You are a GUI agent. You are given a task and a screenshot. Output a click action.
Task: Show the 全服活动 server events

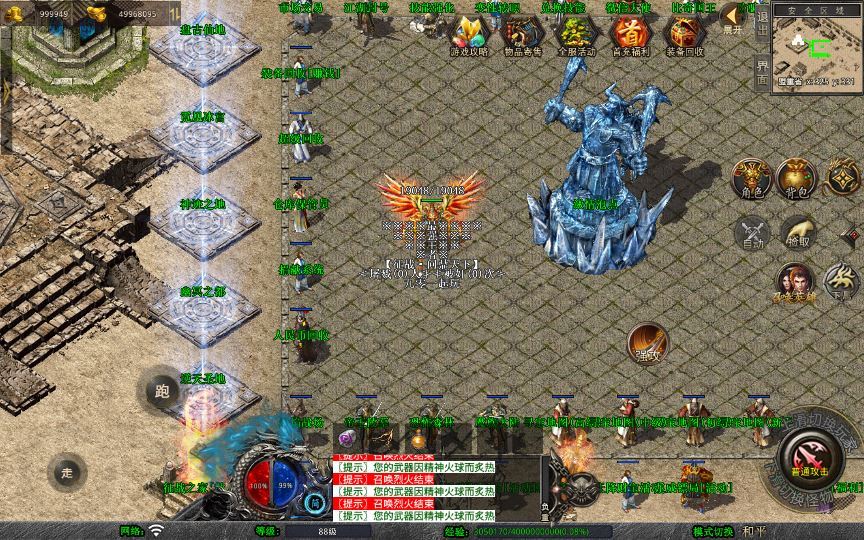[576, 36]
